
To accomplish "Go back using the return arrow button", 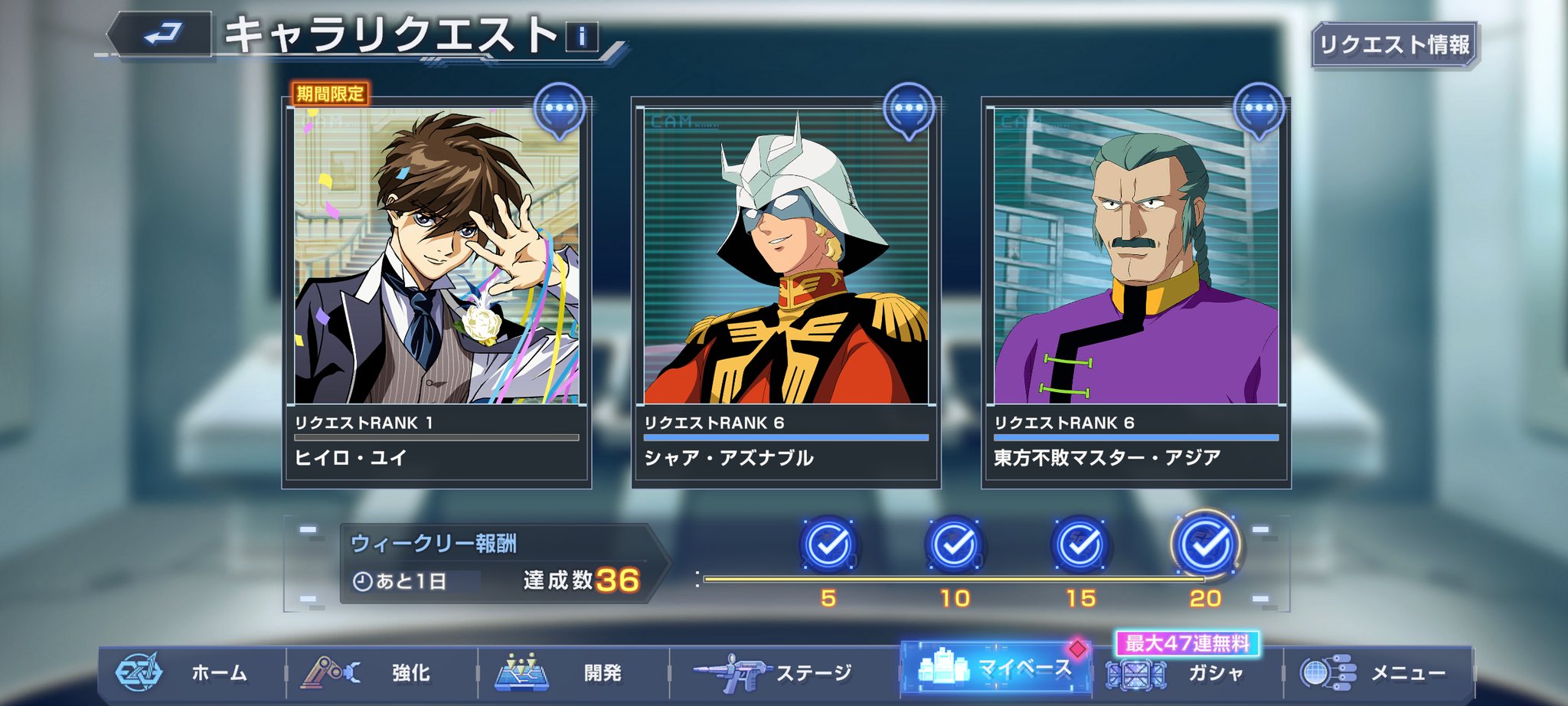I will point(162,34).
